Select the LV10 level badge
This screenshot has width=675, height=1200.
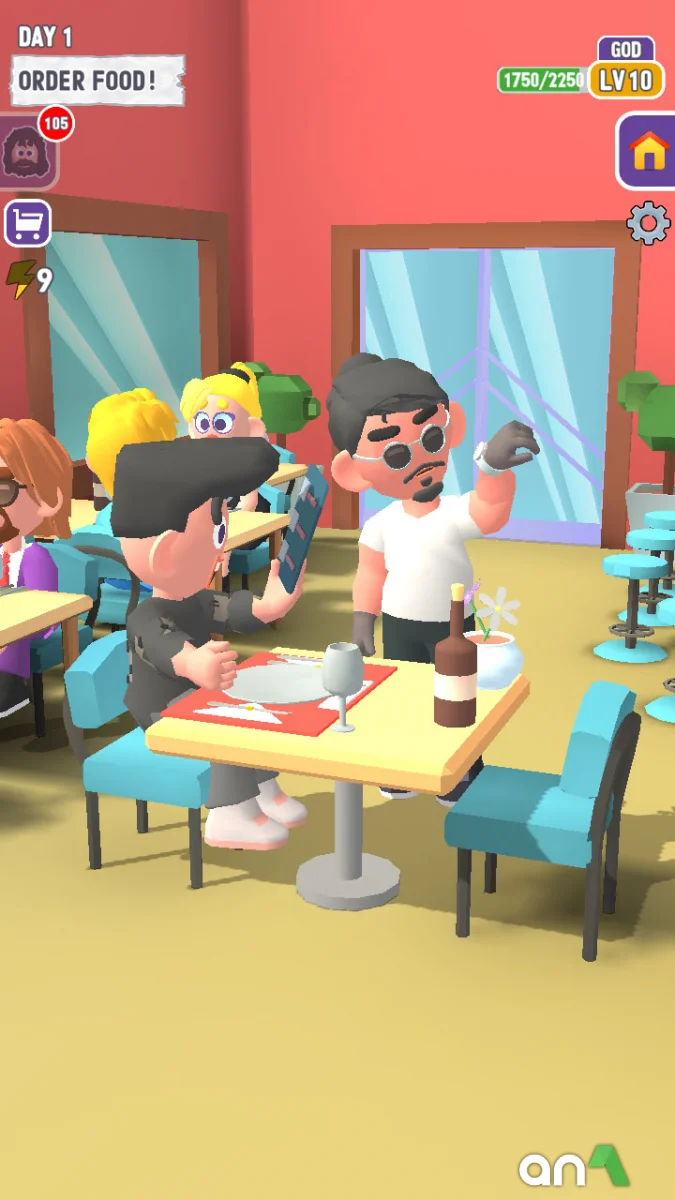click(626, 80)
